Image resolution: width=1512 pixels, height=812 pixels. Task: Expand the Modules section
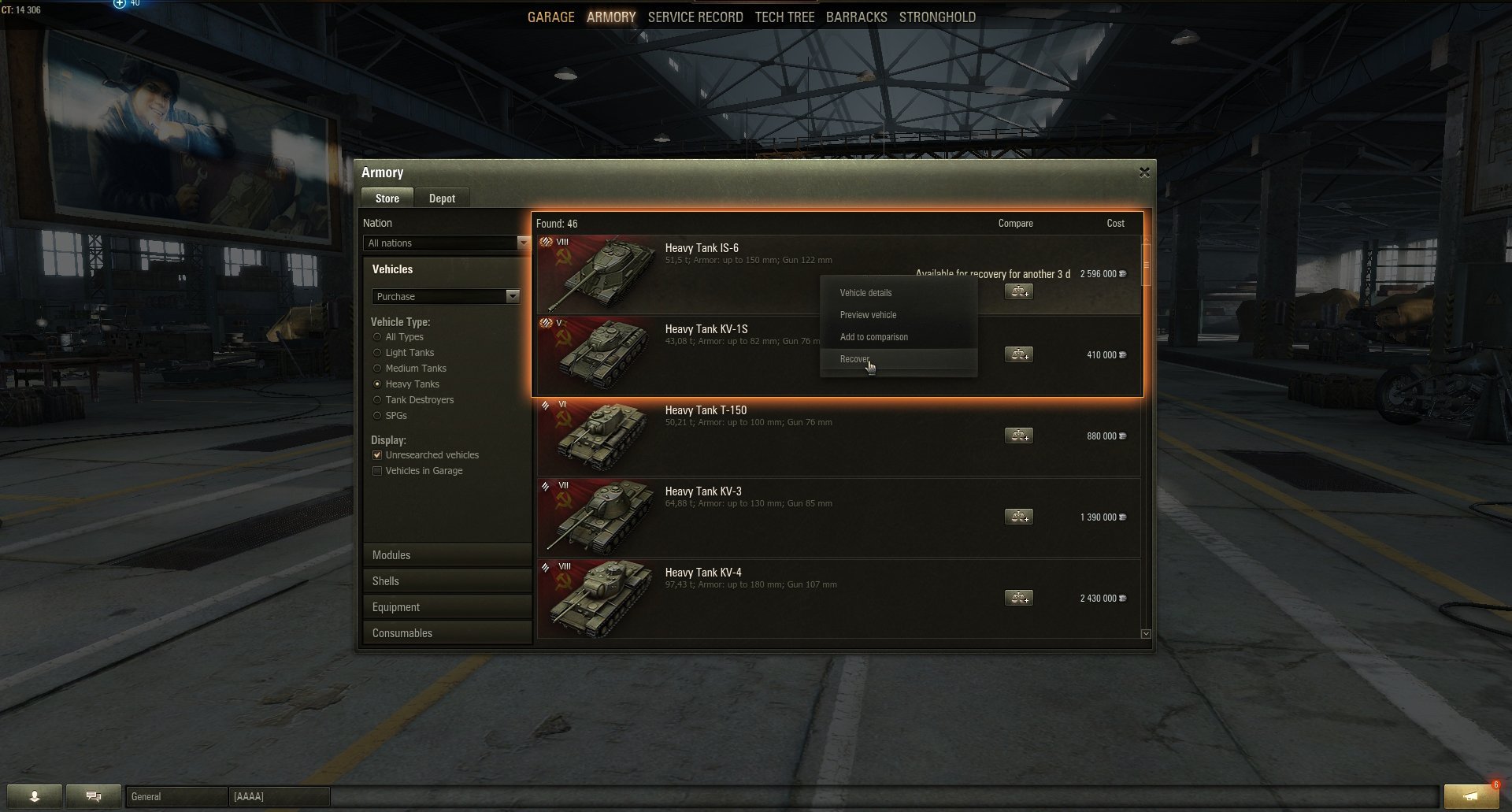(447, 555)
